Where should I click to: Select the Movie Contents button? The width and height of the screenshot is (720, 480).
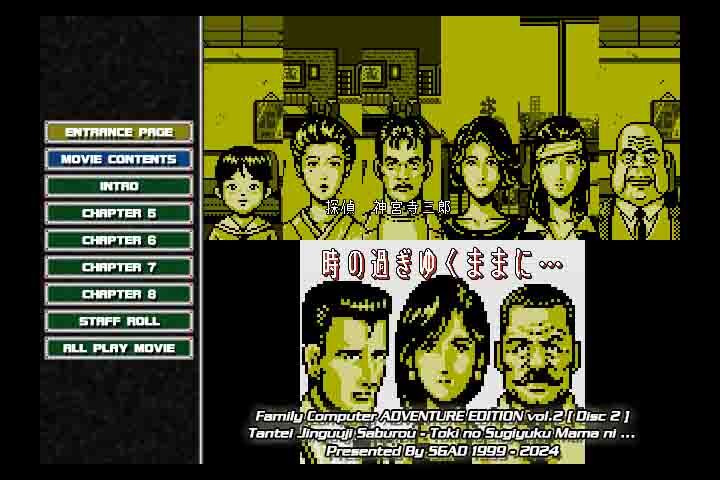(x=119, y=159)
